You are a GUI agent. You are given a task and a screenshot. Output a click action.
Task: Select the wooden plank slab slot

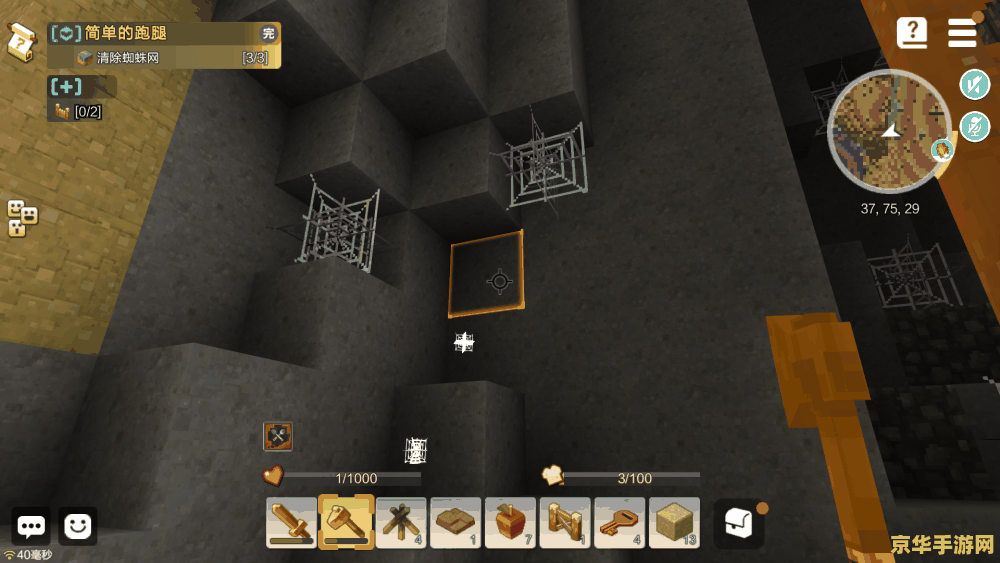(x=456, y=522)
